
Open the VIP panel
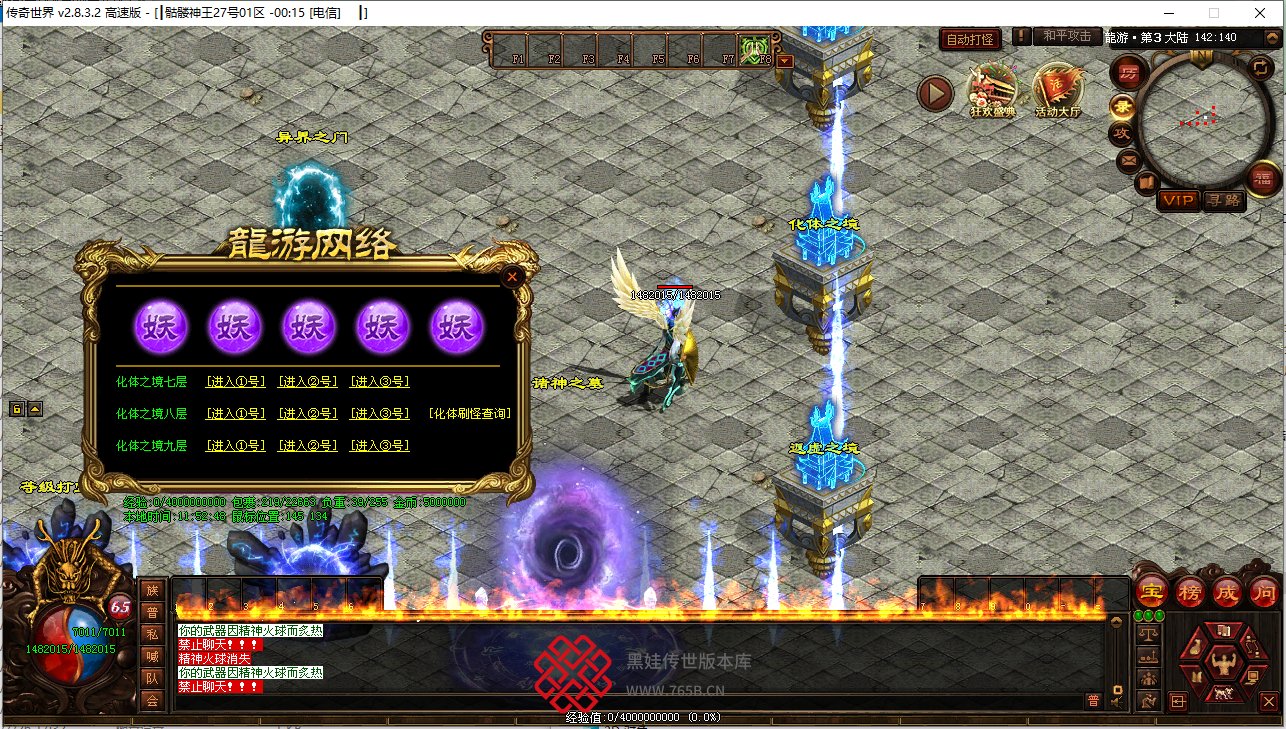pyautogui.click(x=1177, y=200)
